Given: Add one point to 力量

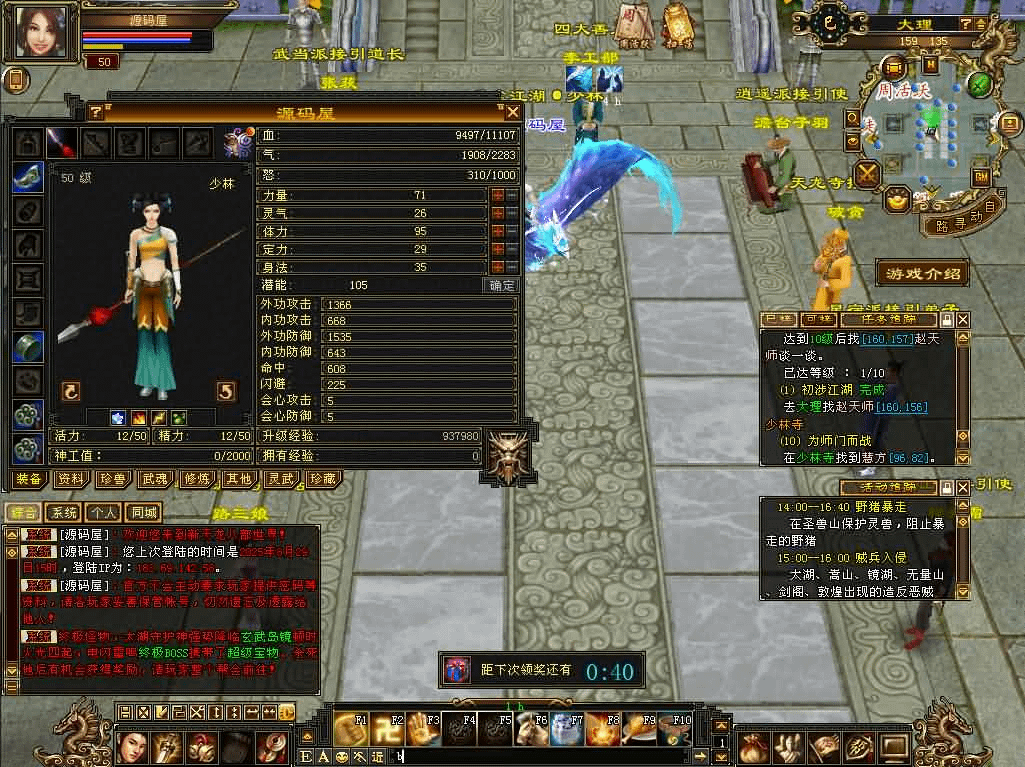Looking at the screenshot, I should [x=497, y=196].
